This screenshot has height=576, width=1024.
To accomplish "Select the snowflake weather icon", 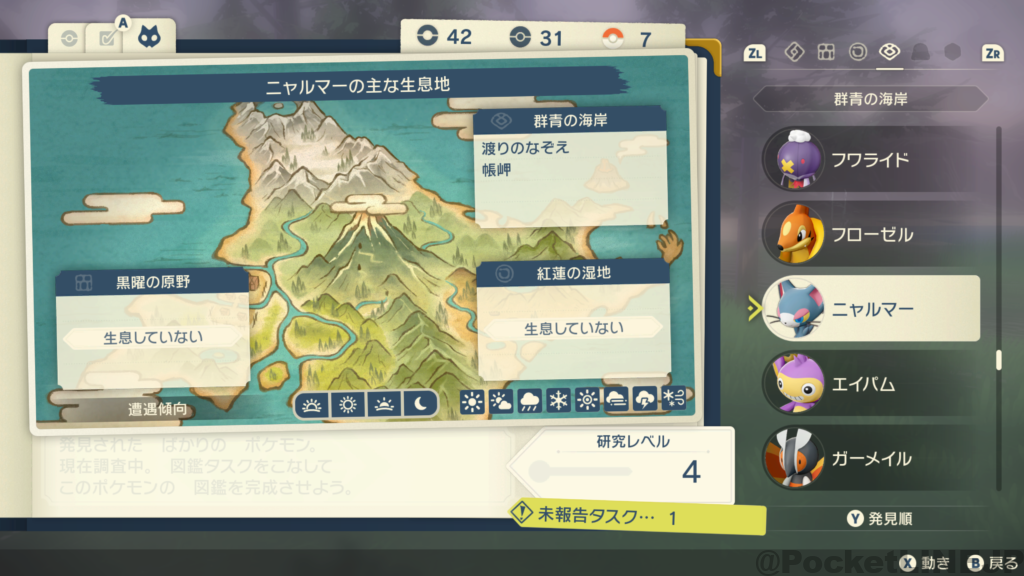I will click(x=558, y=402).
